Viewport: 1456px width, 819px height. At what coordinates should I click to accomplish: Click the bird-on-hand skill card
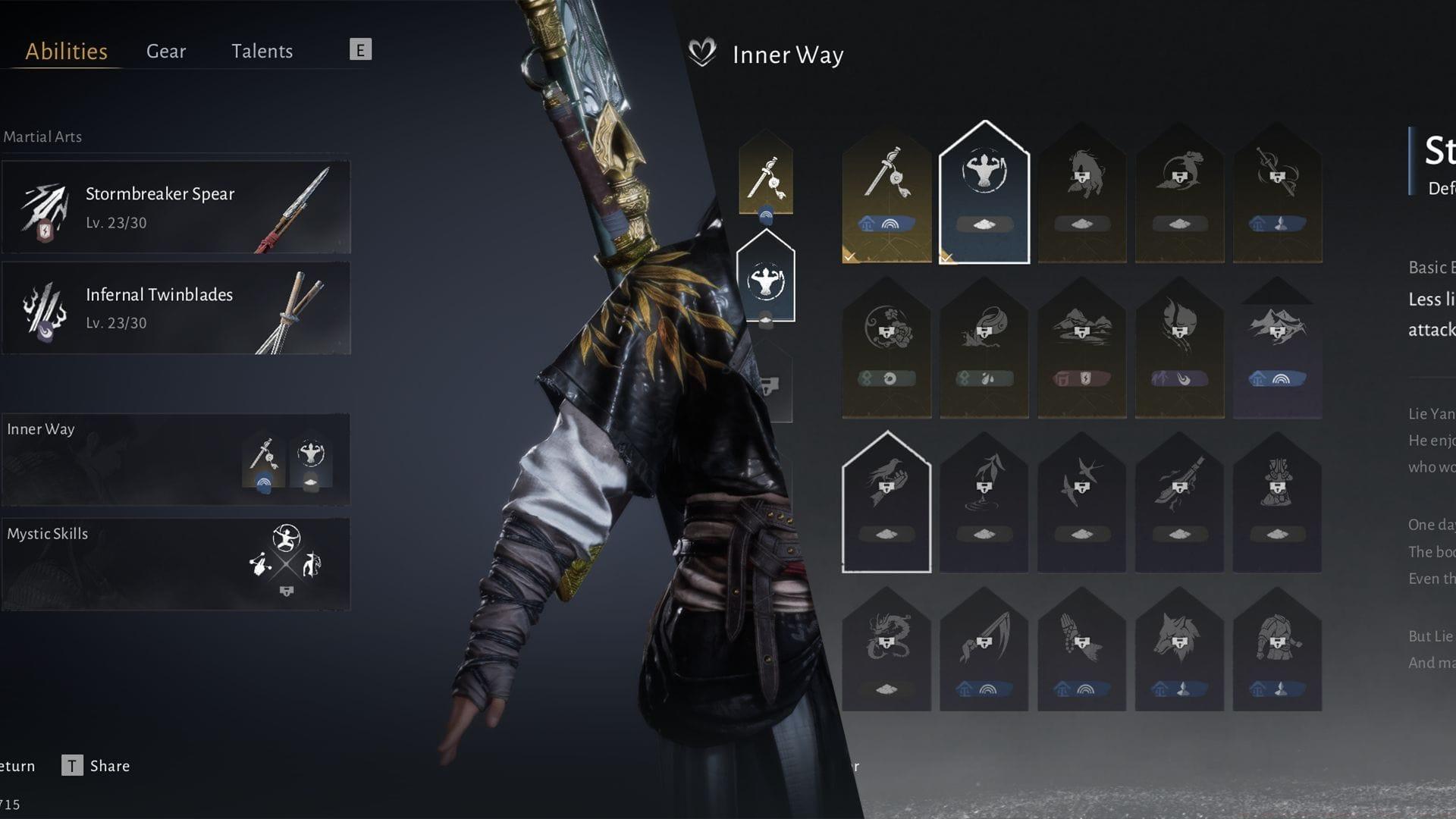887,482
